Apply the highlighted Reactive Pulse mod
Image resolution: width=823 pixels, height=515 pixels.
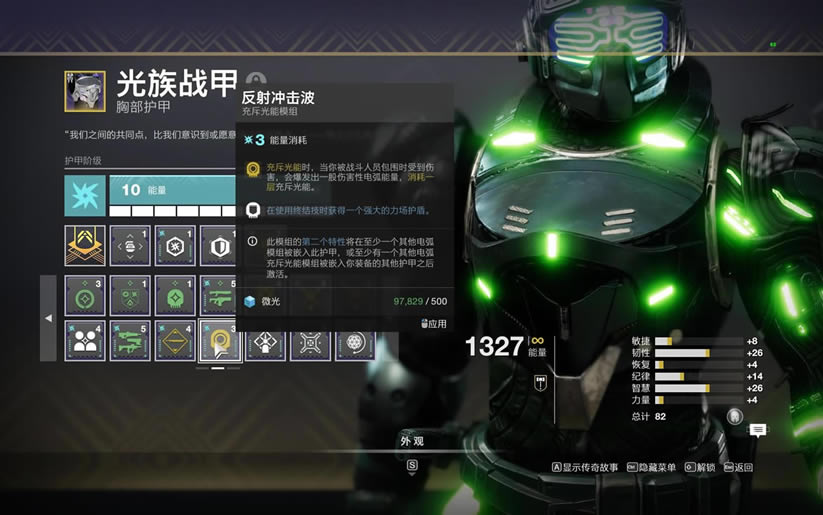pos(434,324)
